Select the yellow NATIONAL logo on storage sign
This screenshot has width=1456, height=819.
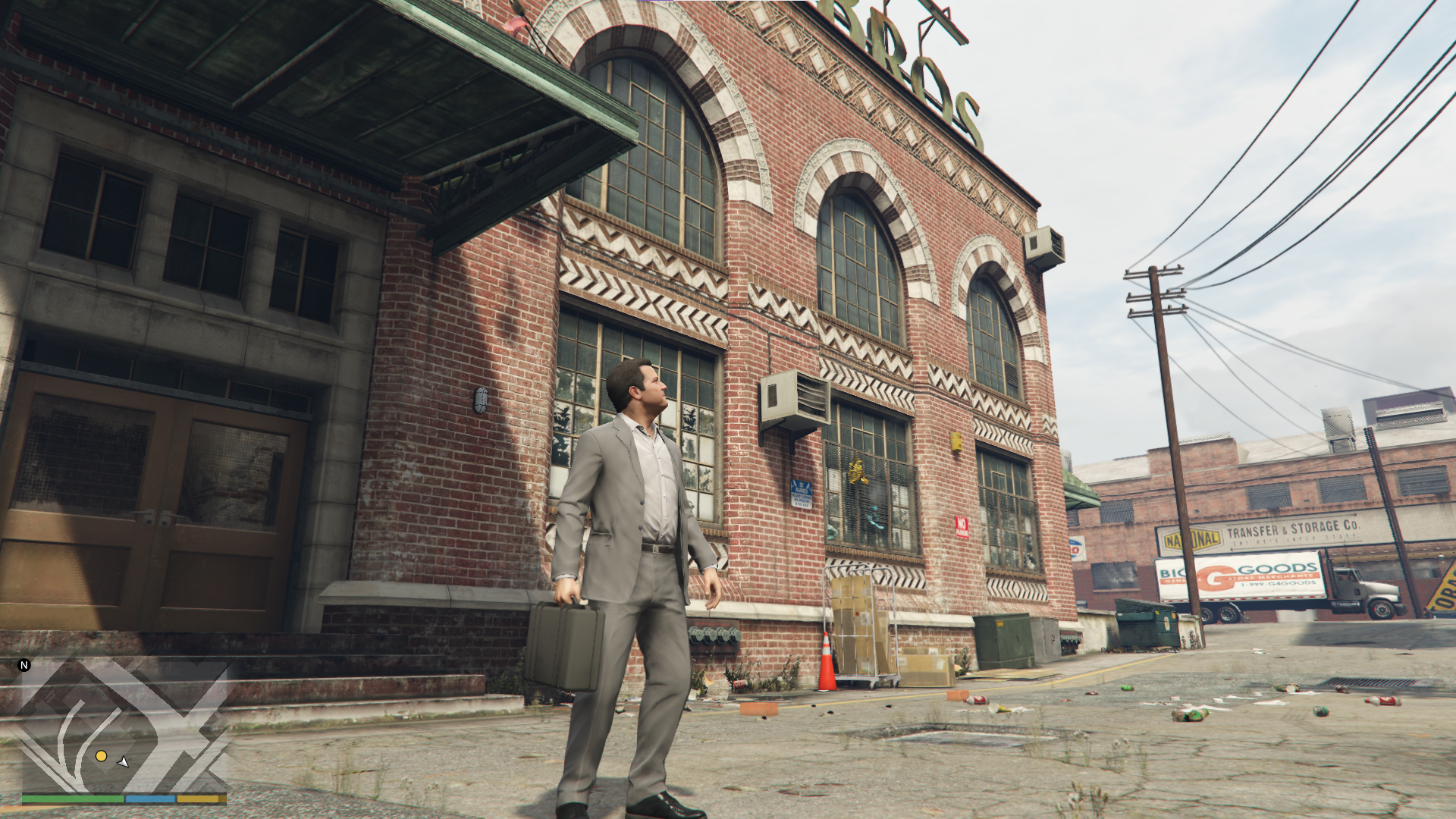pyautogui.click(x=1191, y=537)
